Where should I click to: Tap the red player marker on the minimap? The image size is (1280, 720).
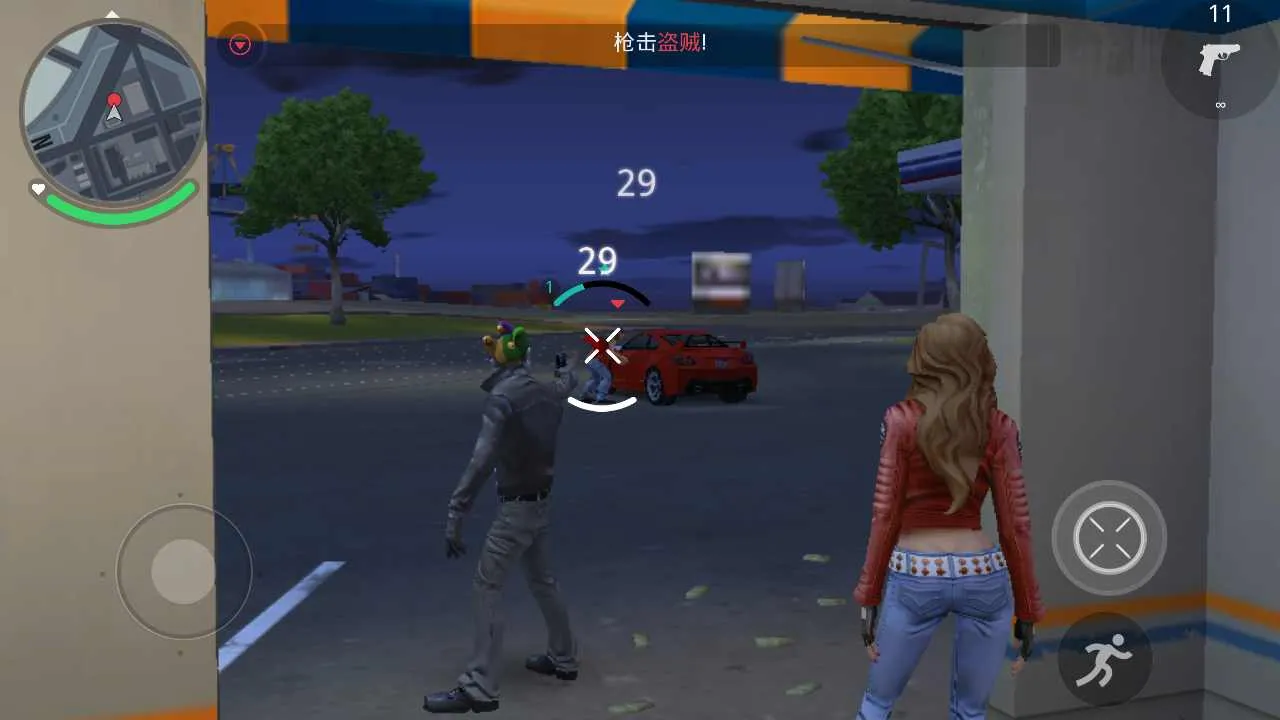coord(116,99)
